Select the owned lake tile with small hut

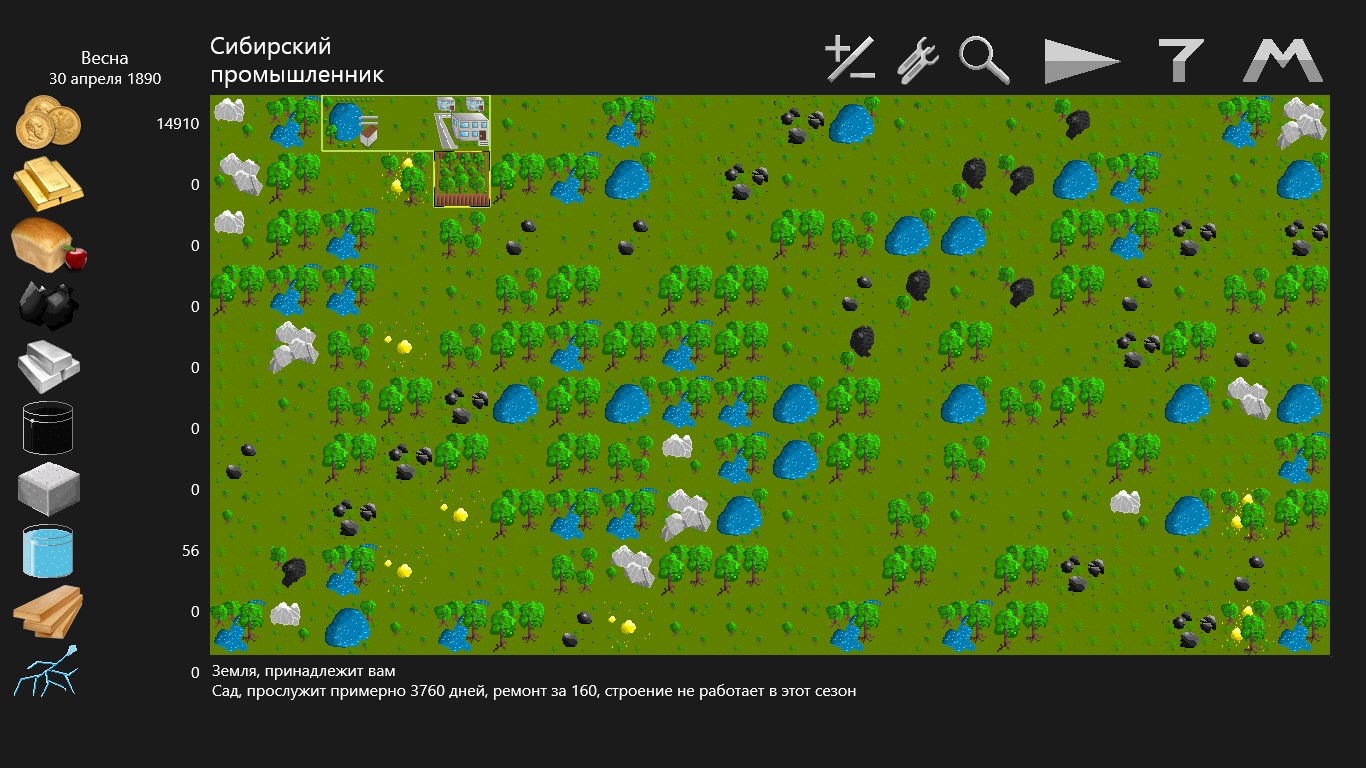[x=350, y=123]
